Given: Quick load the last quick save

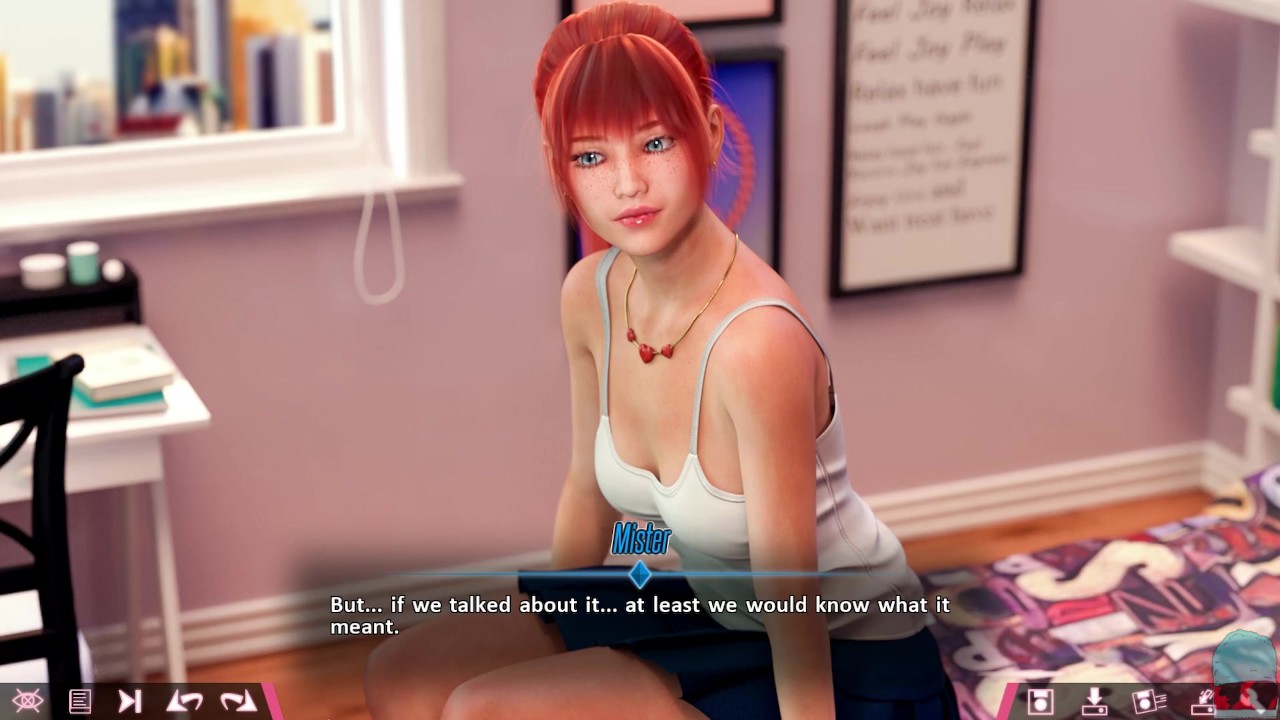Looking at the screenshot, I should [1202, 701].
